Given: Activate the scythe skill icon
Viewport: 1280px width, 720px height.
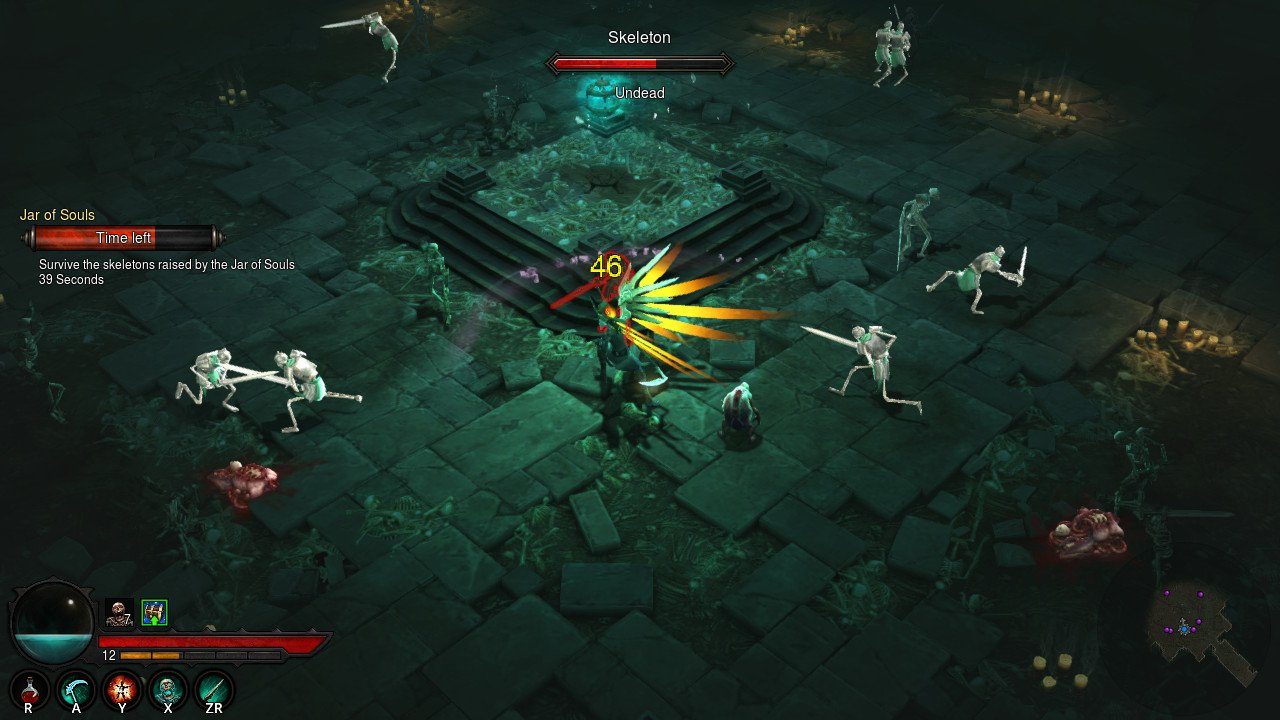Looking at the screenshot, I should click(76, 689).
